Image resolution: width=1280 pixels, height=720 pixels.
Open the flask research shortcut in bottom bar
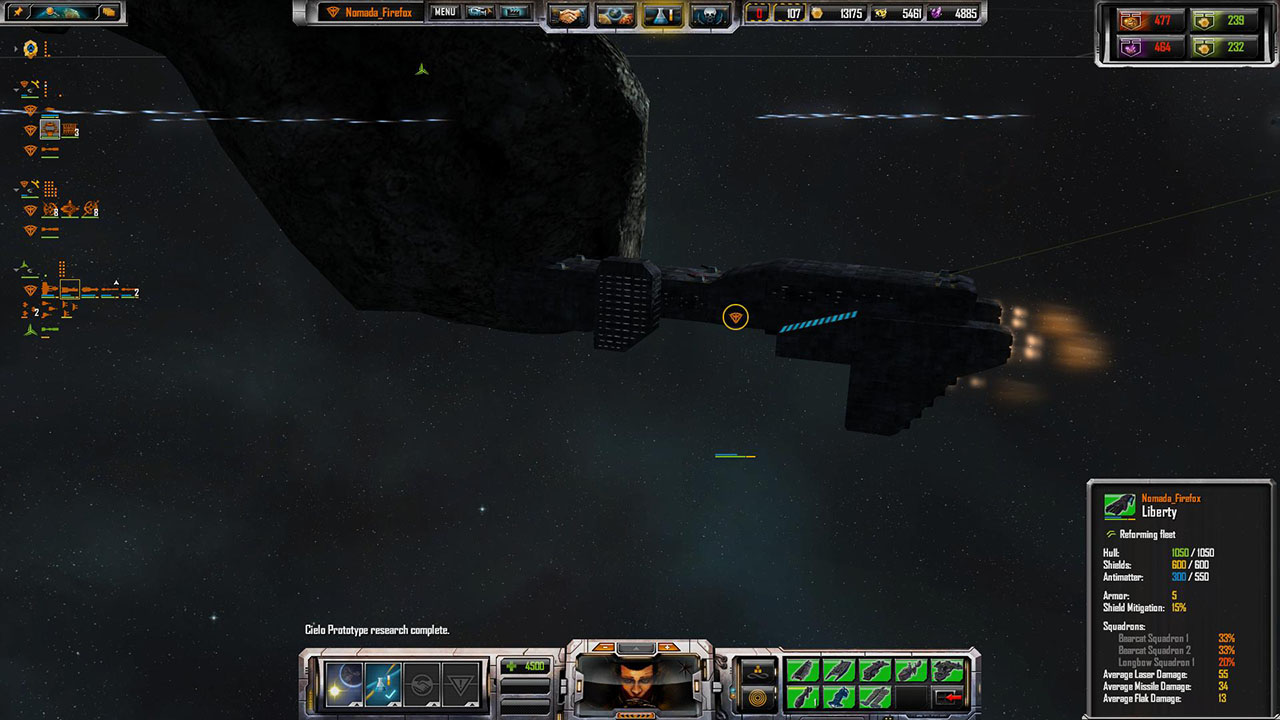tap(383, 685)
